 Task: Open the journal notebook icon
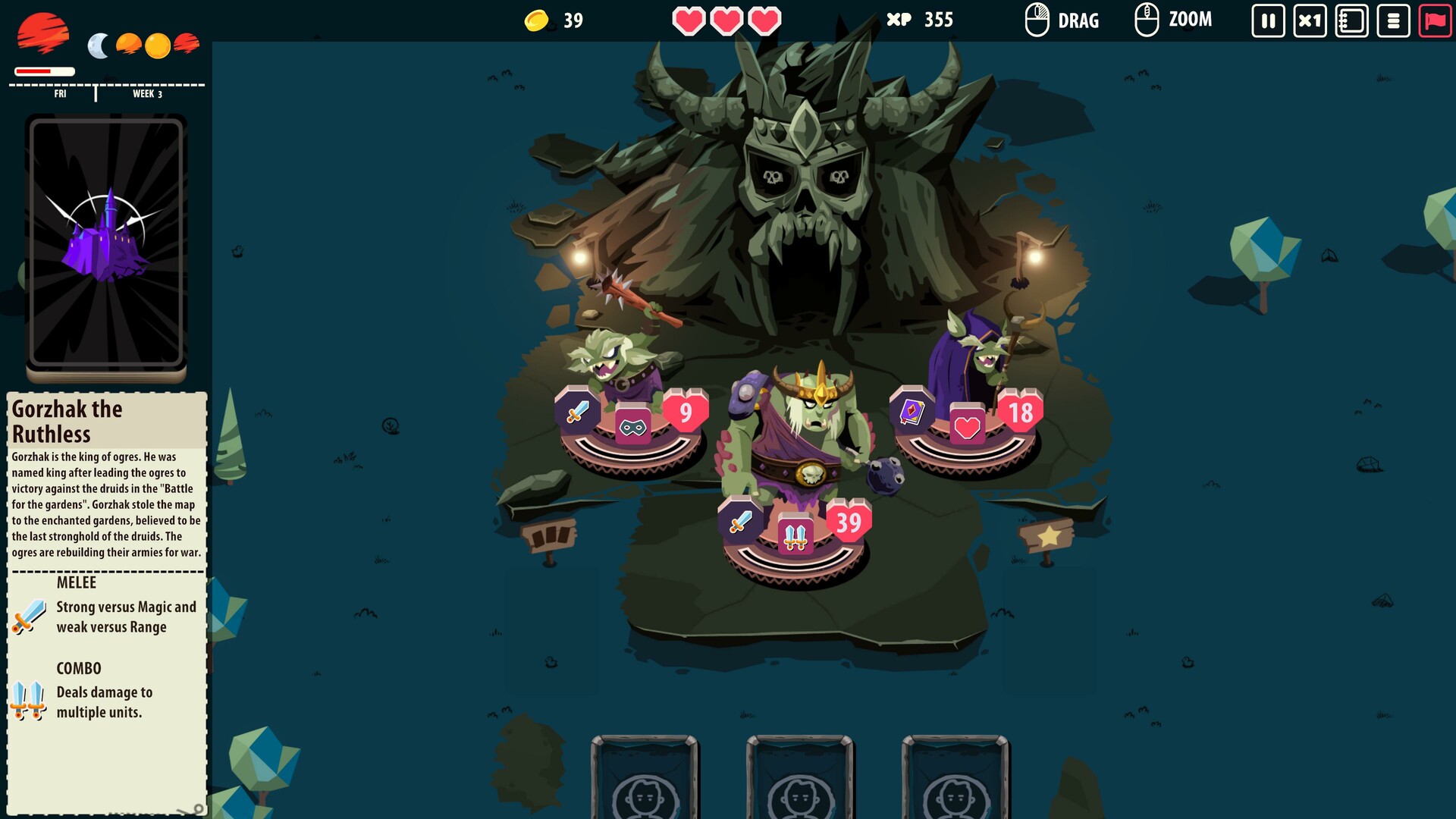click(1351, 20)
